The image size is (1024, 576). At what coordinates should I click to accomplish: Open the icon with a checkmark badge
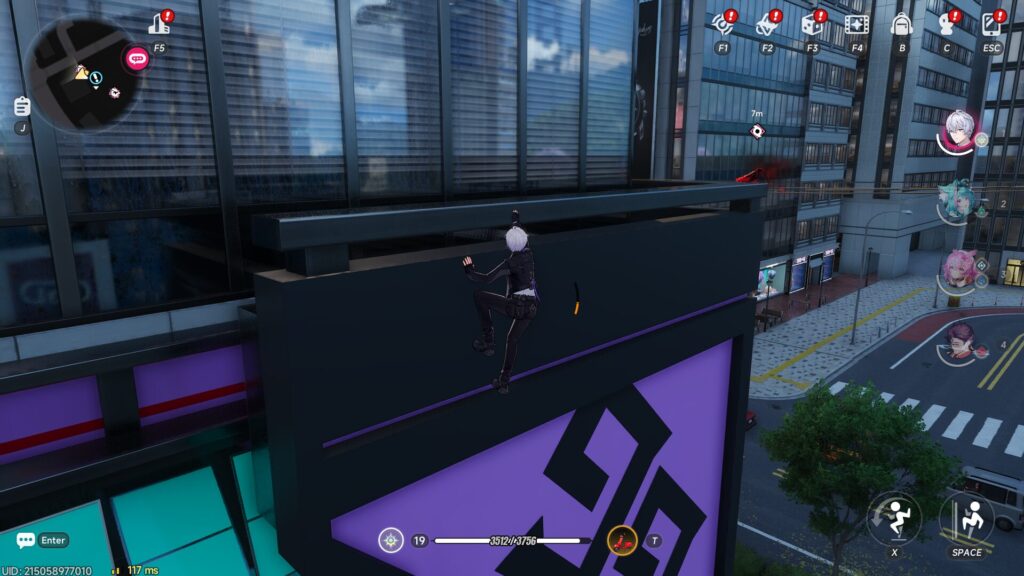[x=766, y=24]
